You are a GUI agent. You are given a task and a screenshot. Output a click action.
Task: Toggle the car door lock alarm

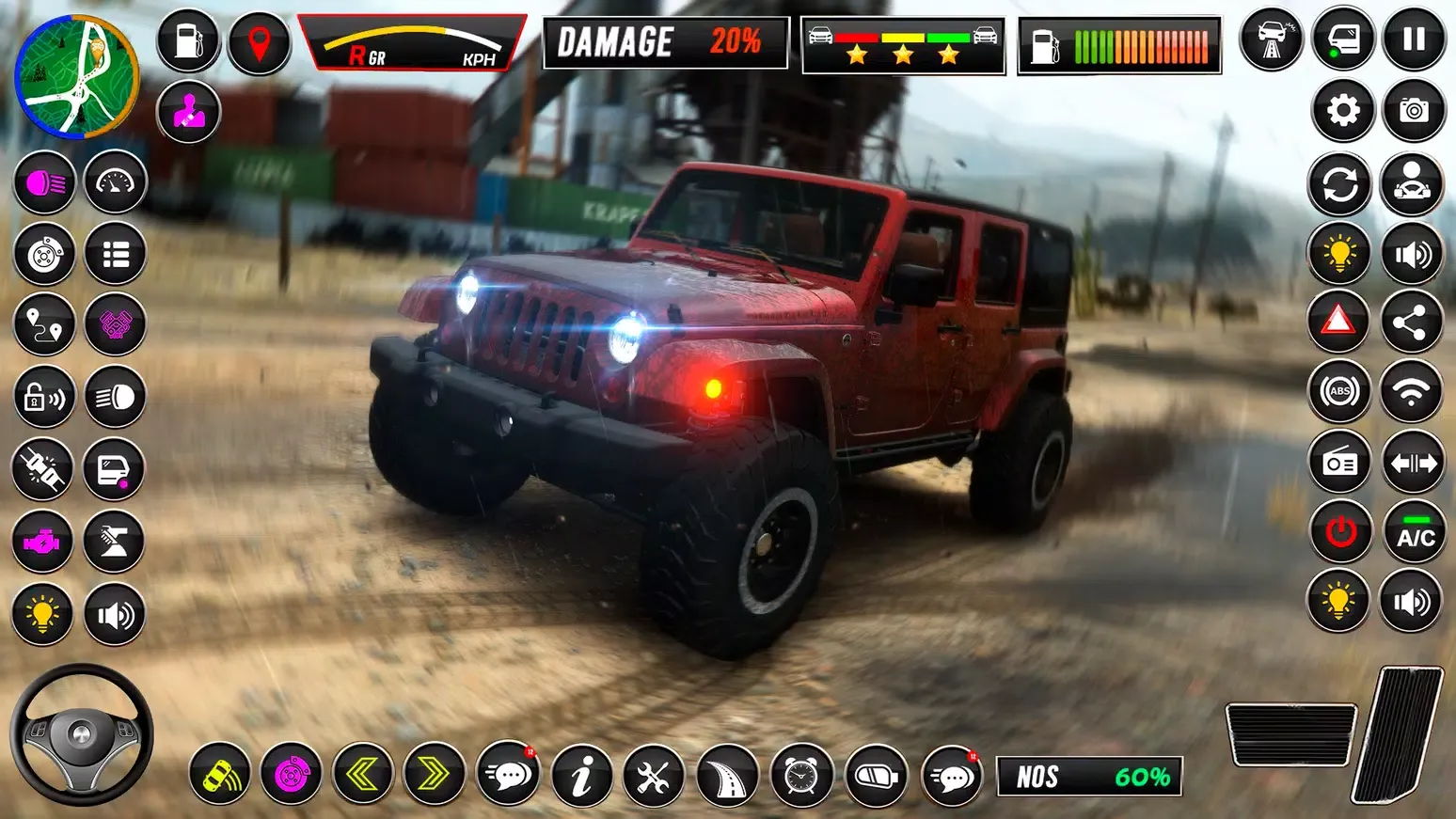[x=43, y=397]
